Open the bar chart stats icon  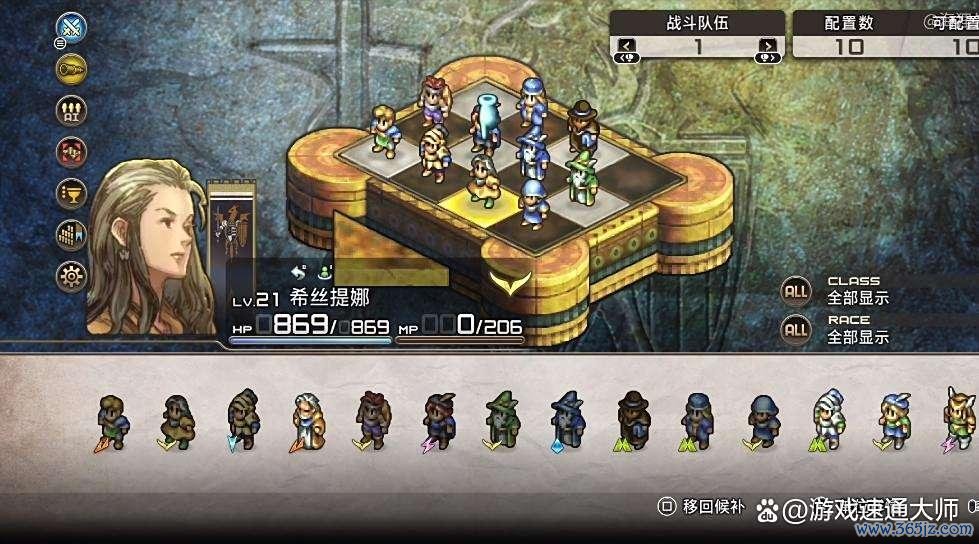(x=71, y=234)
